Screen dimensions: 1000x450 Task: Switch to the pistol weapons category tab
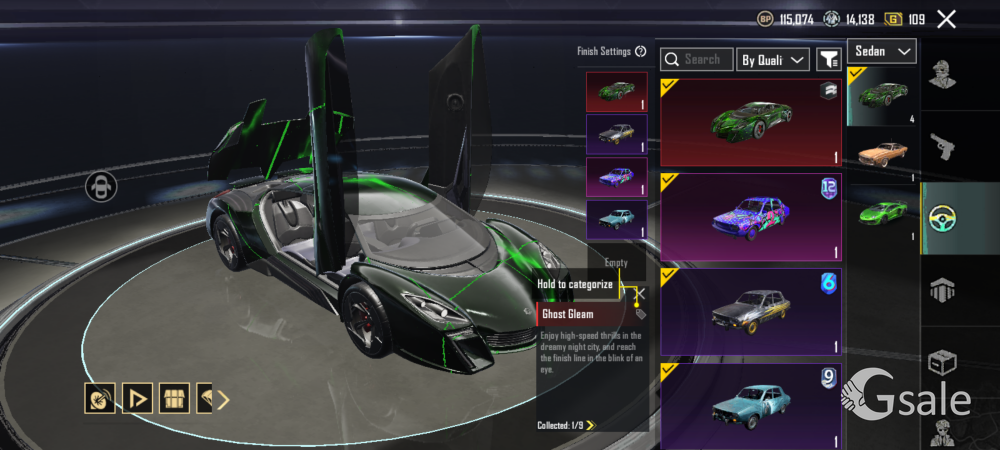point(943,147)
